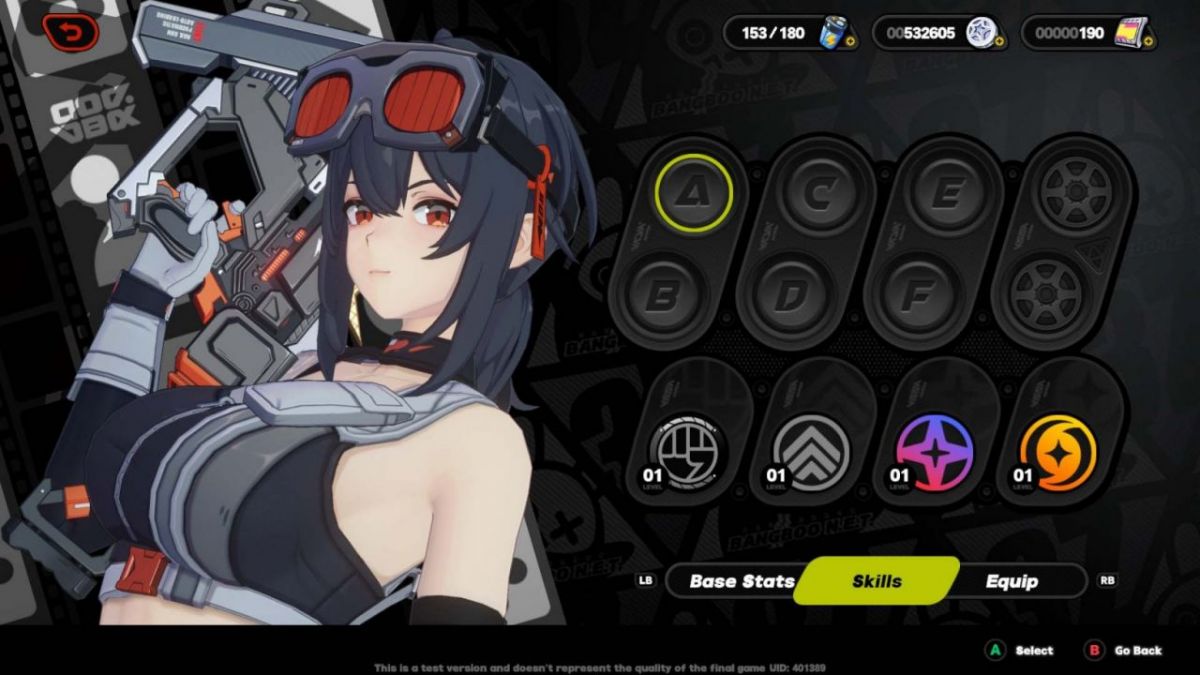Switch to the Equip tab
The image size is (1200, 675).
1011,581
